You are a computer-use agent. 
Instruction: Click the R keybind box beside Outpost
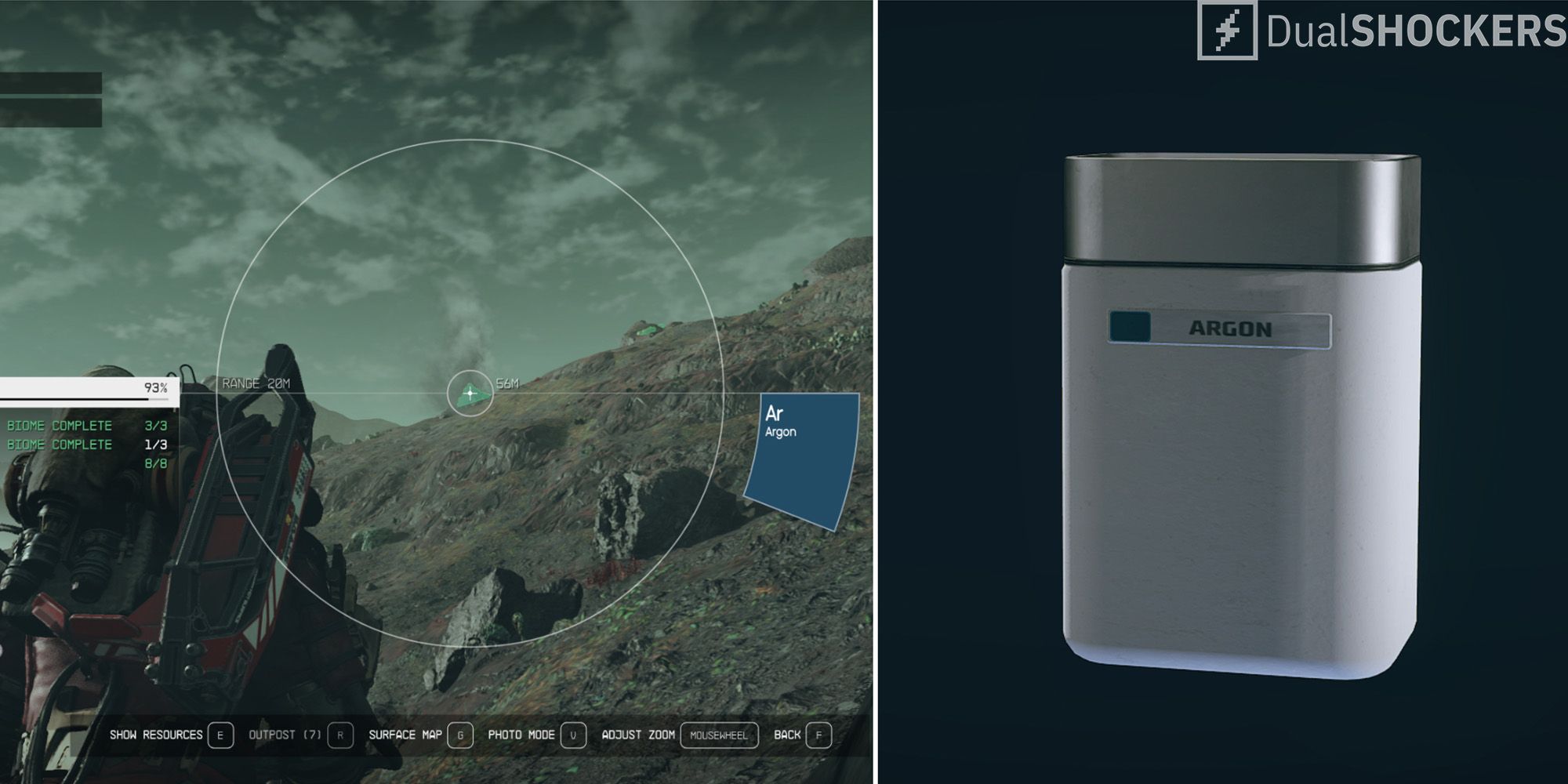pos(339,735)
